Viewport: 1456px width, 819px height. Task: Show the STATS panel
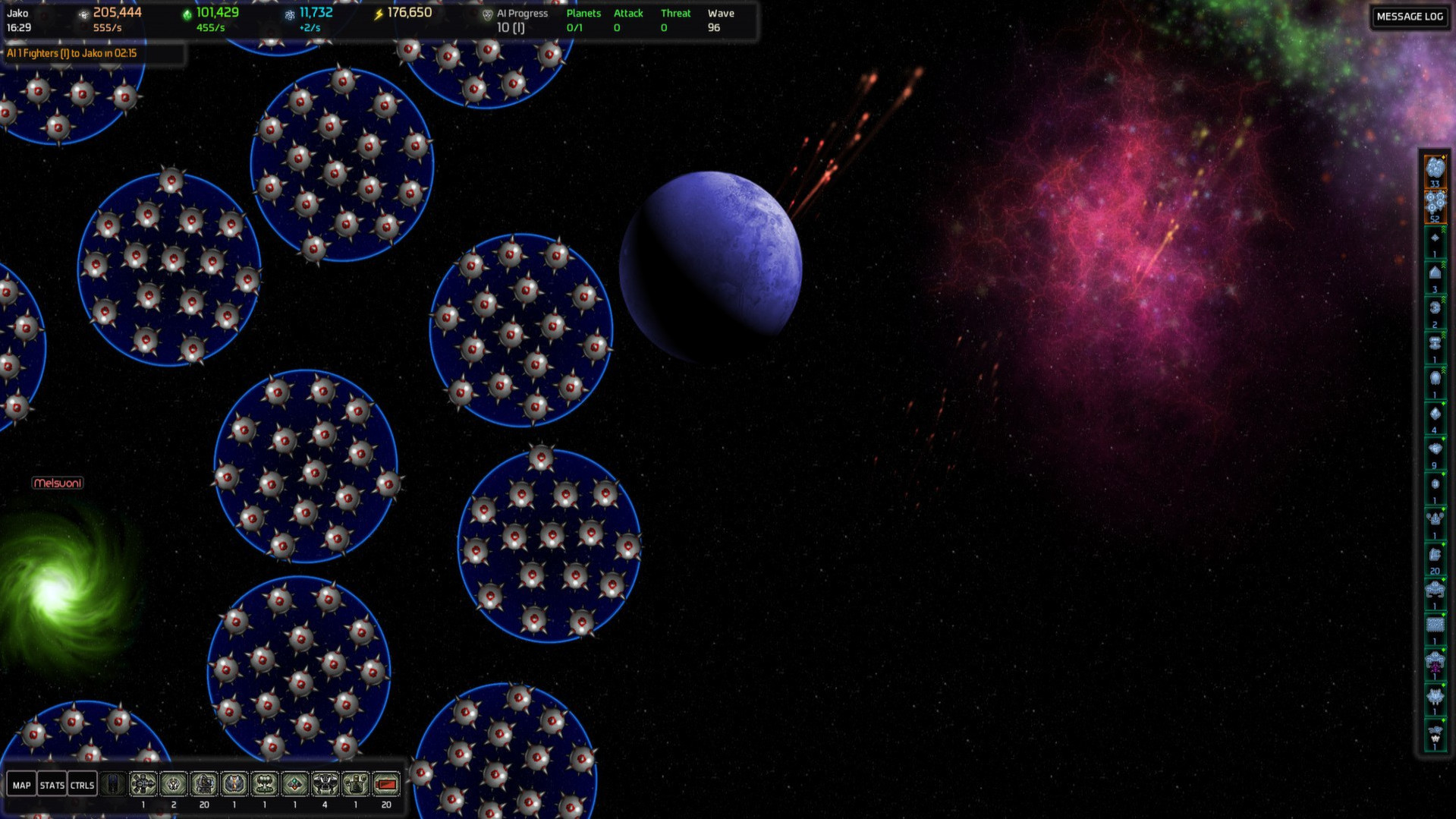[x=52, y=785]
